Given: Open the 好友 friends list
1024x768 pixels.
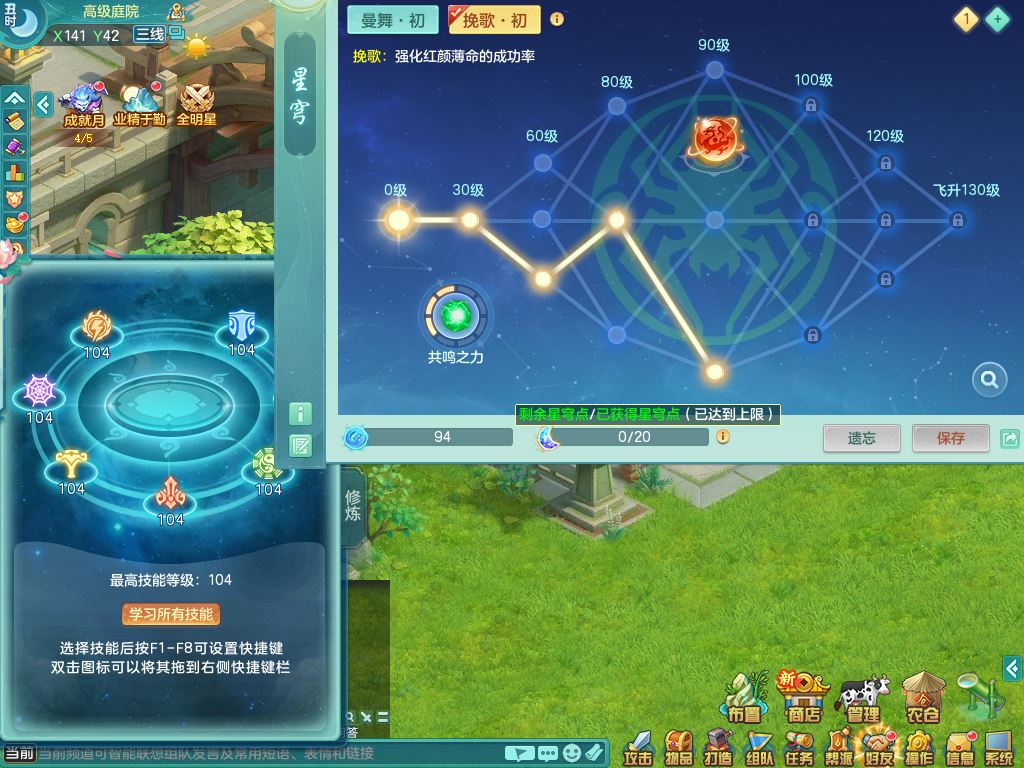Looking at the screenshot, I should pos(878,748).
